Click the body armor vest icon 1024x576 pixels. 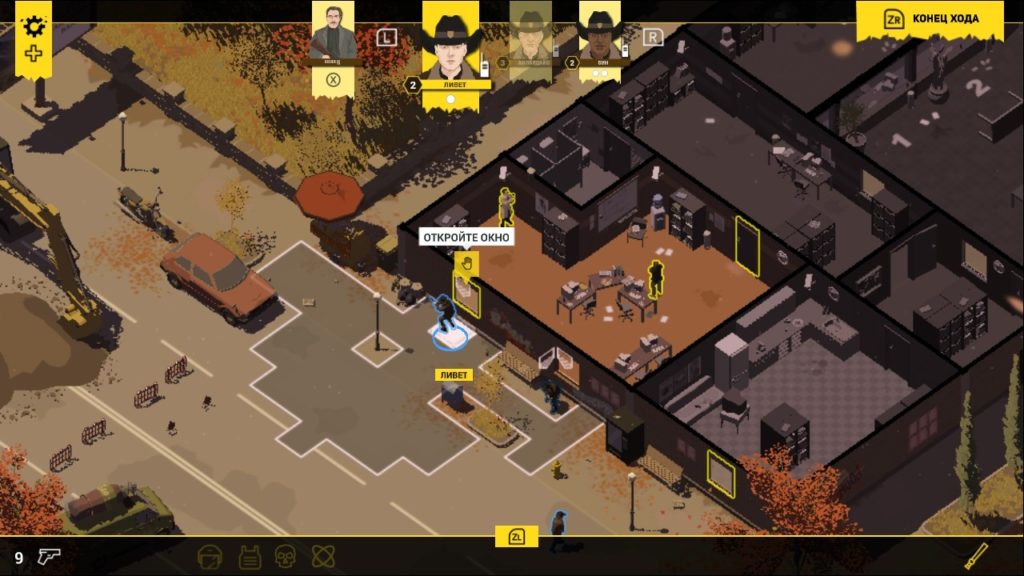pyautogui.click(x=247, y=556)
